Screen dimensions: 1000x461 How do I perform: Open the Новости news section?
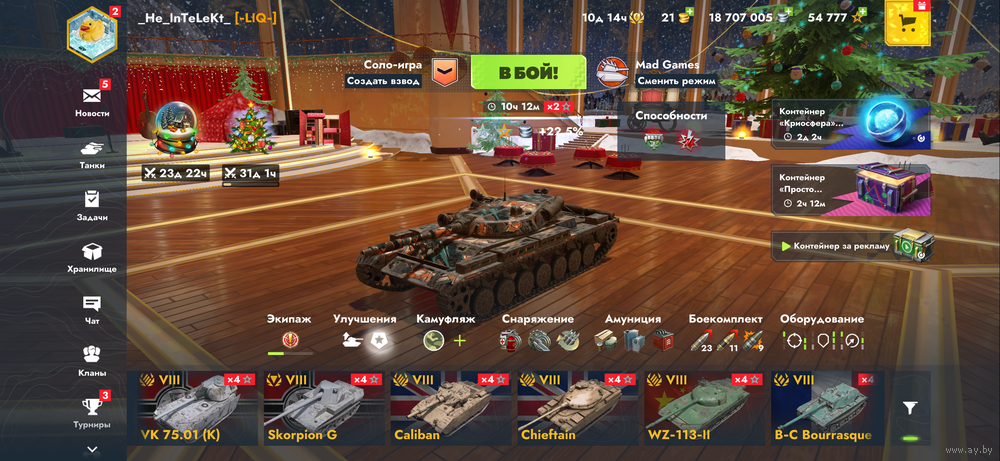point(92,101)
